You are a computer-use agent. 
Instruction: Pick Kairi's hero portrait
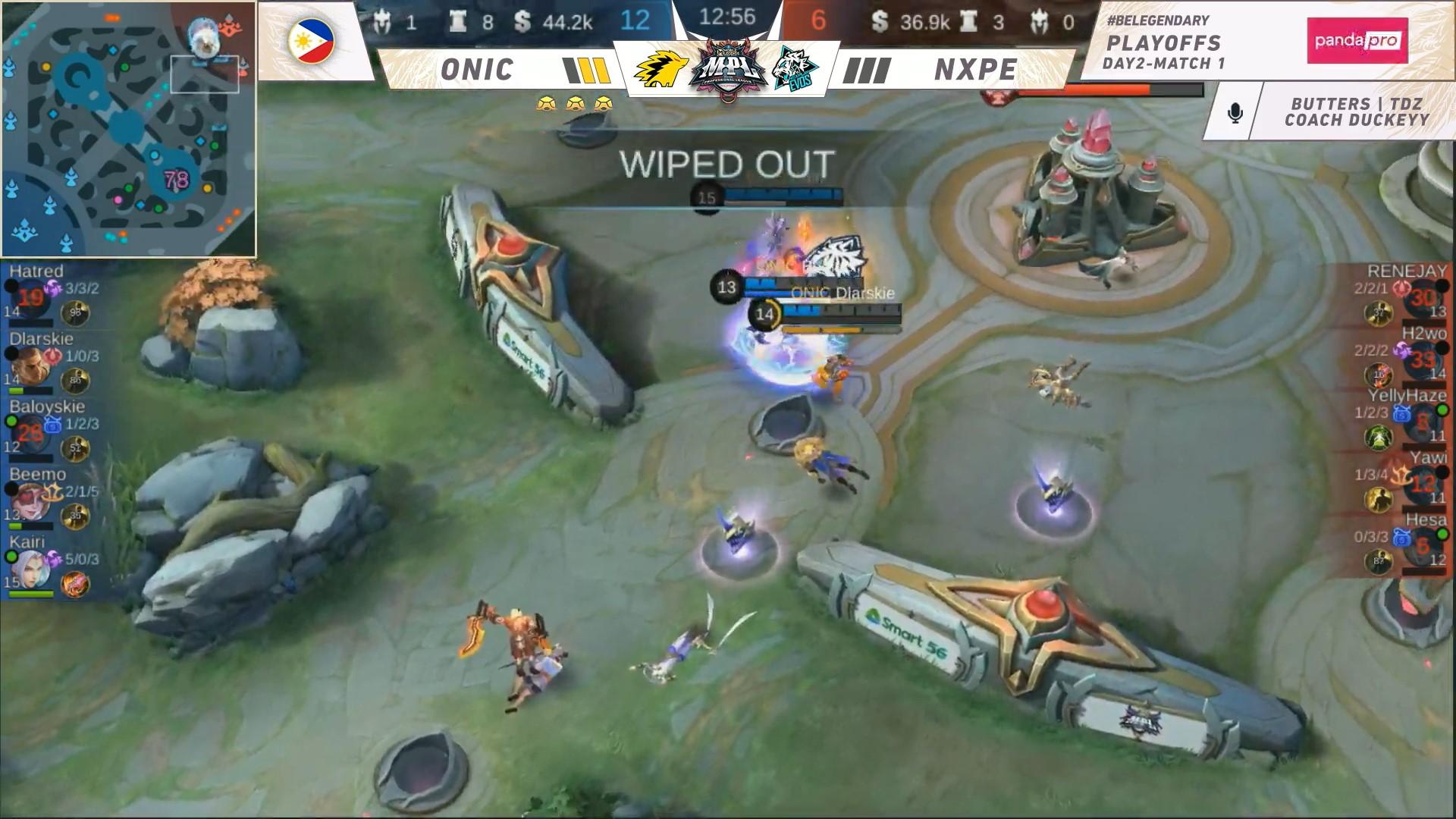coord(30,568)
